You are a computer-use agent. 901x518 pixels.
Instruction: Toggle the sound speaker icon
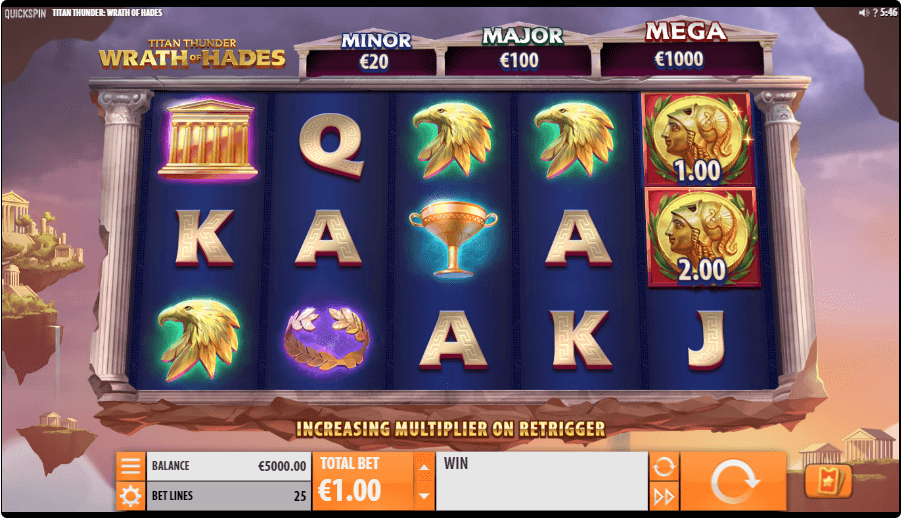[x=863, y=12]
